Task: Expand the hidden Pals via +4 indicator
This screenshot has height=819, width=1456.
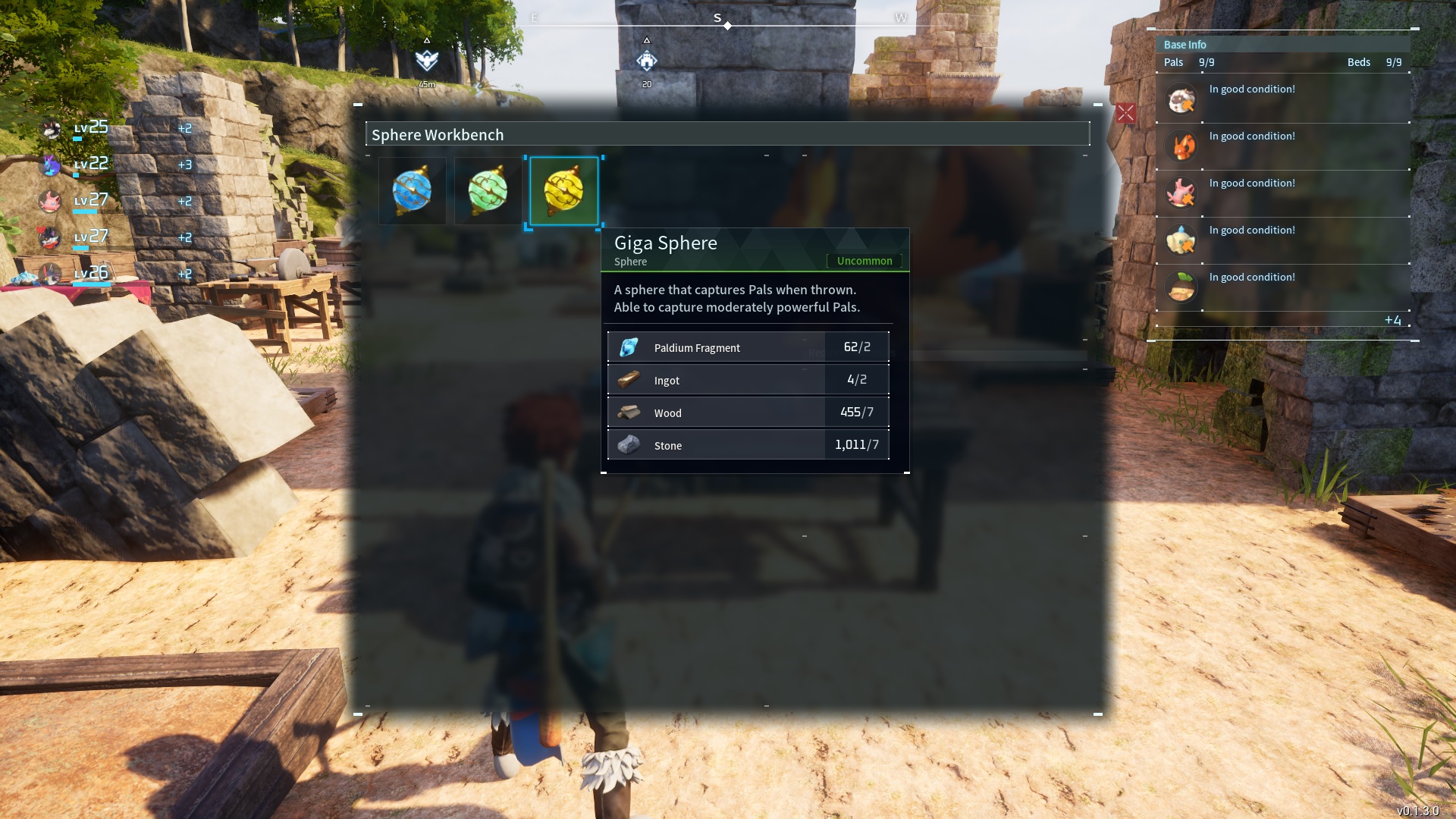Action: coord(1394,320)
